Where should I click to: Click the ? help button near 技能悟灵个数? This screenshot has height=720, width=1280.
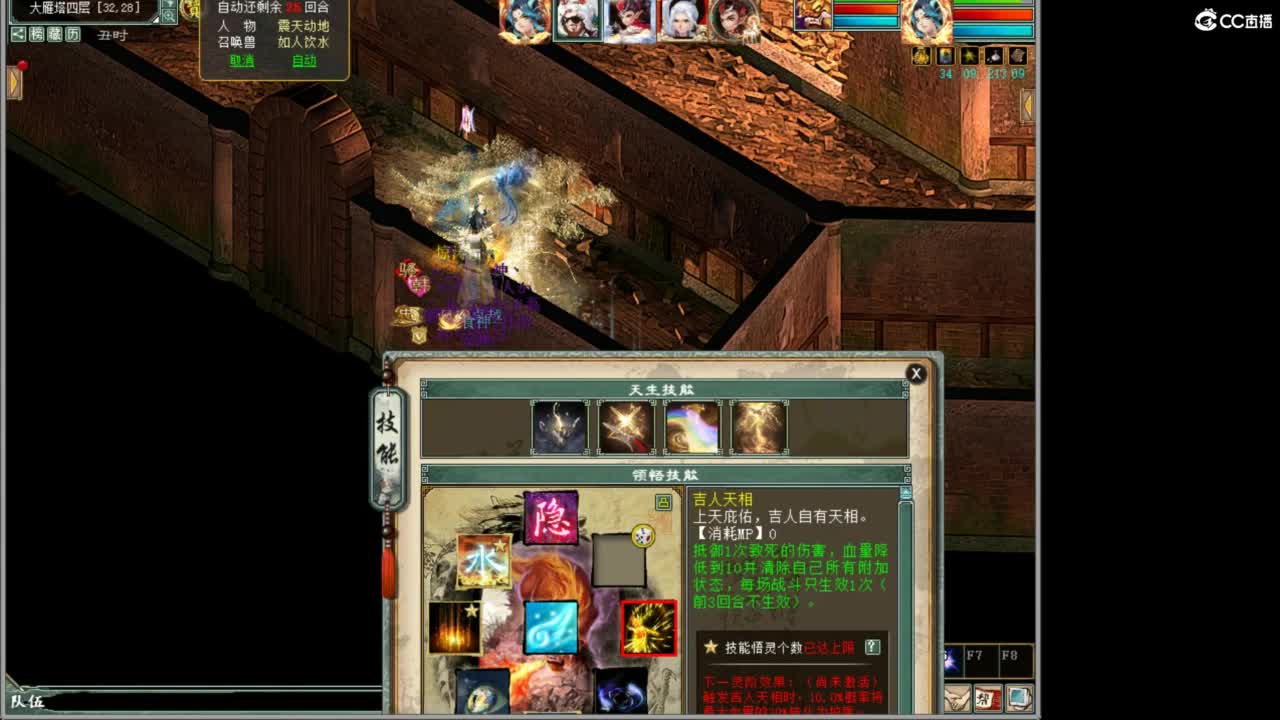point(872,648)
